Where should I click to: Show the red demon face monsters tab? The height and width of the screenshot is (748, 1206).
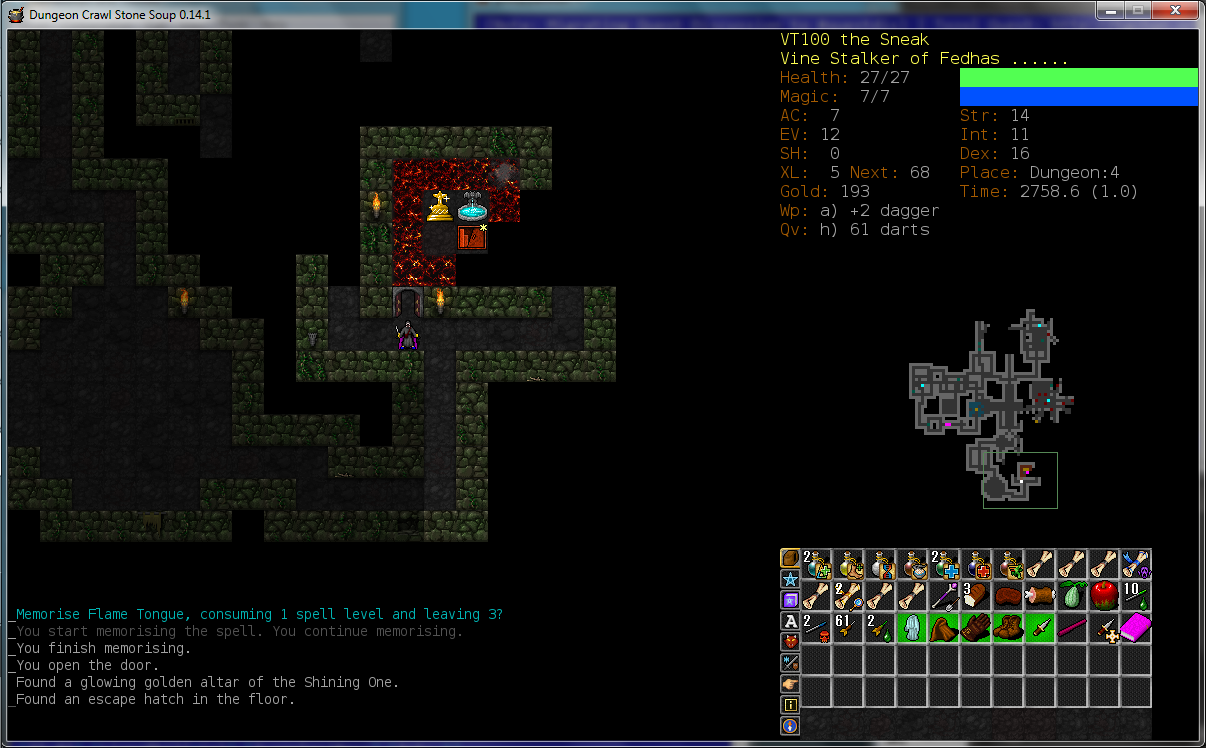pos(790,642)
